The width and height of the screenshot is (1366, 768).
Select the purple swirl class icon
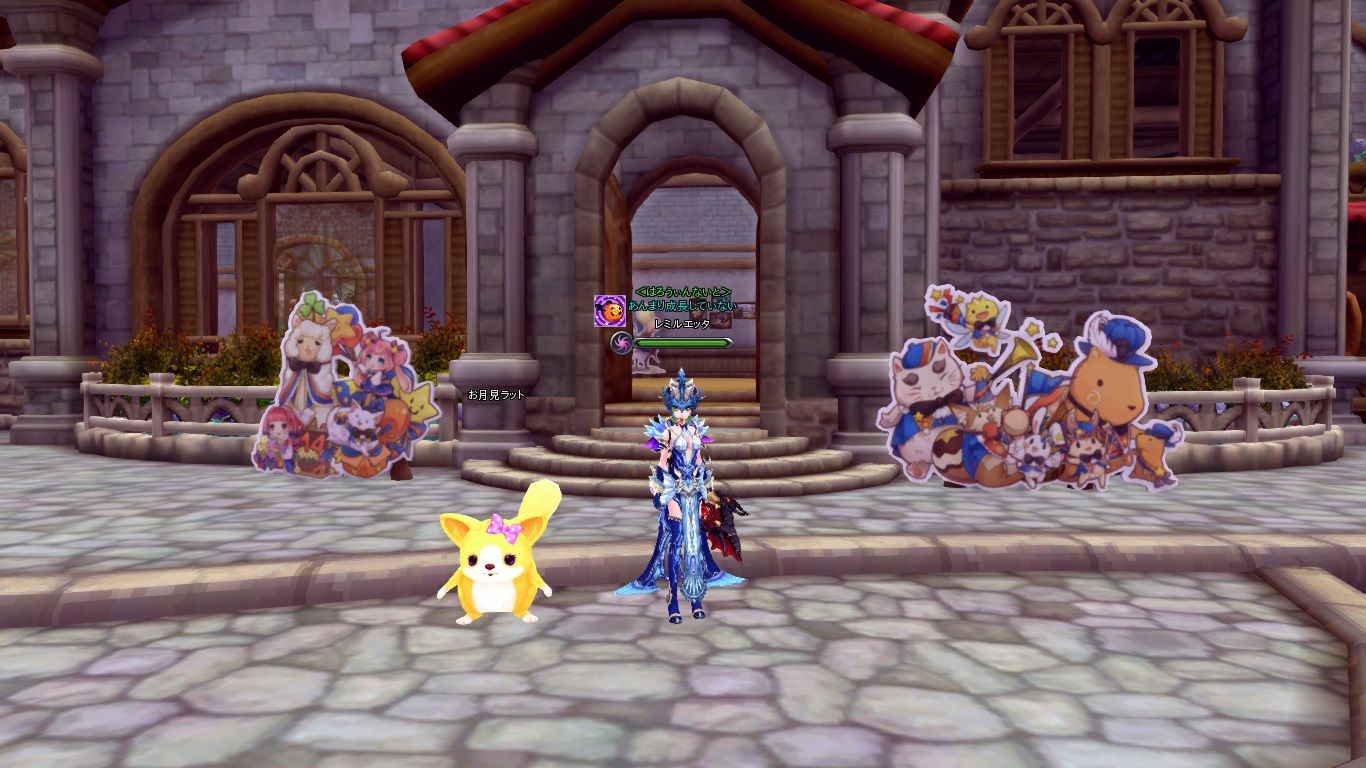click(x=621, y=343)
